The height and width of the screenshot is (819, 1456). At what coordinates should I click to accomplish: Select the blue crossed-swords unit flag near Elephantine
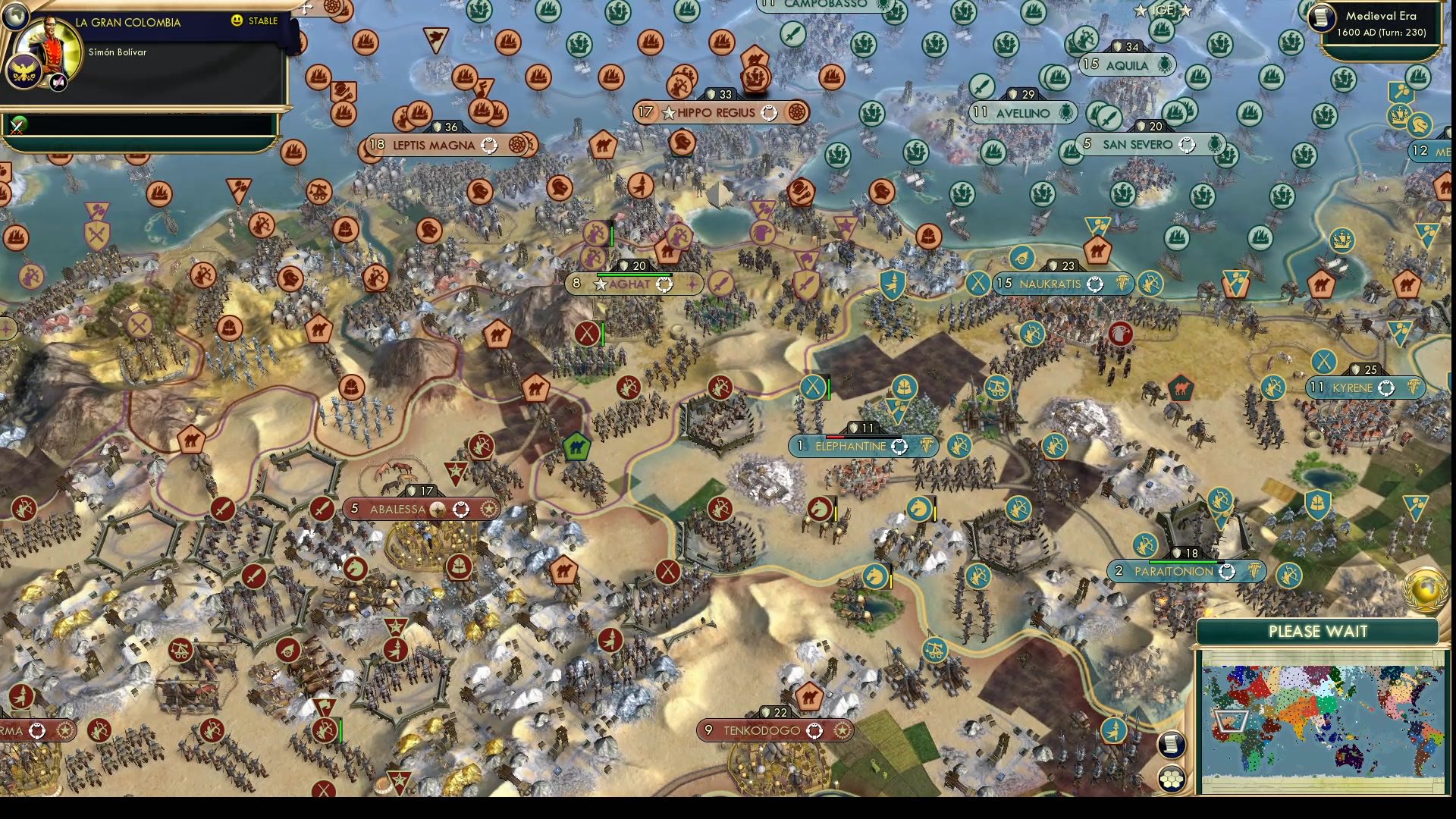point(814,385)
